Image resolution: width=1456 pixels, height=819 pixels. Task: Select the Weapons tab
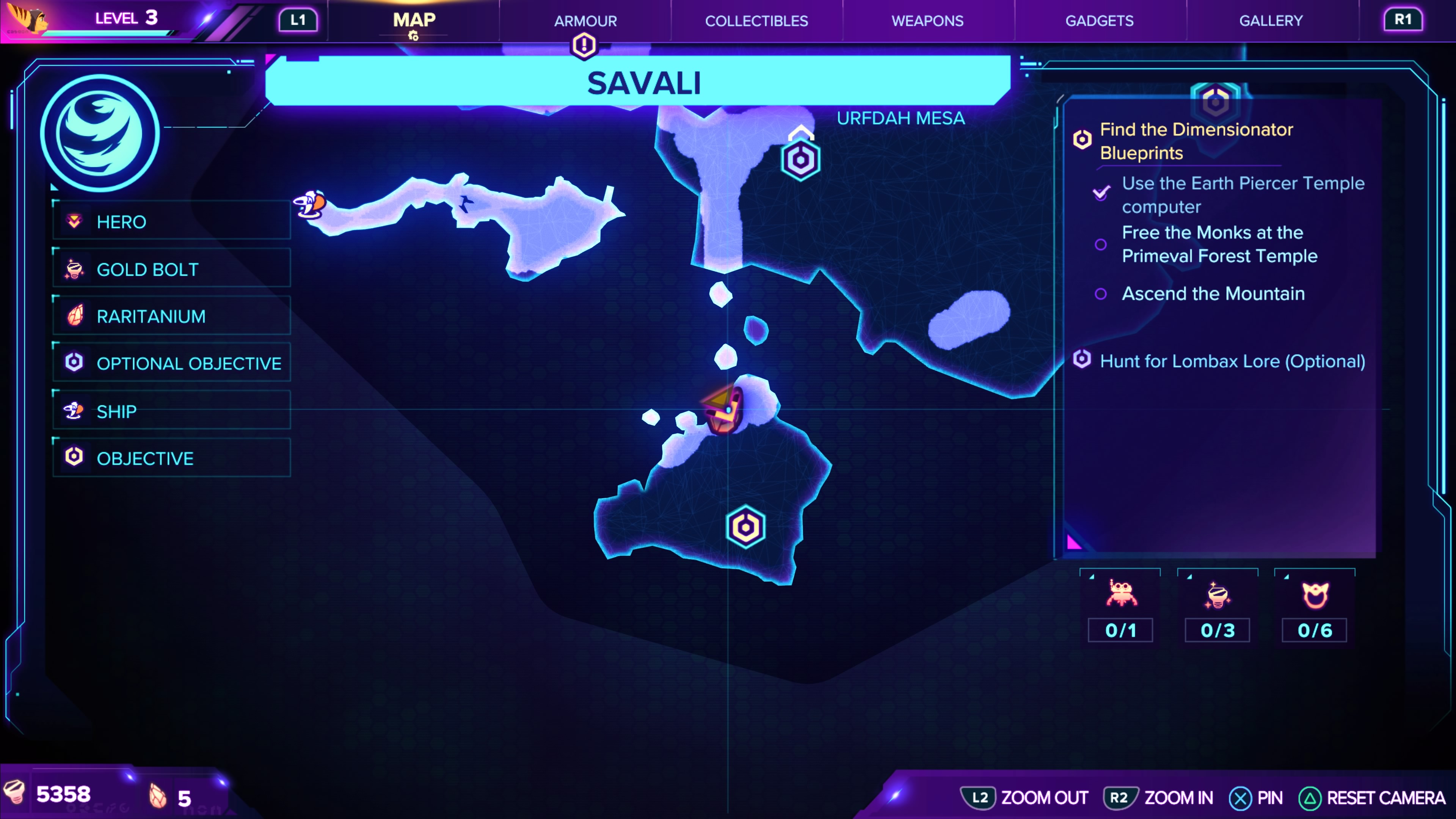[927, 21]
